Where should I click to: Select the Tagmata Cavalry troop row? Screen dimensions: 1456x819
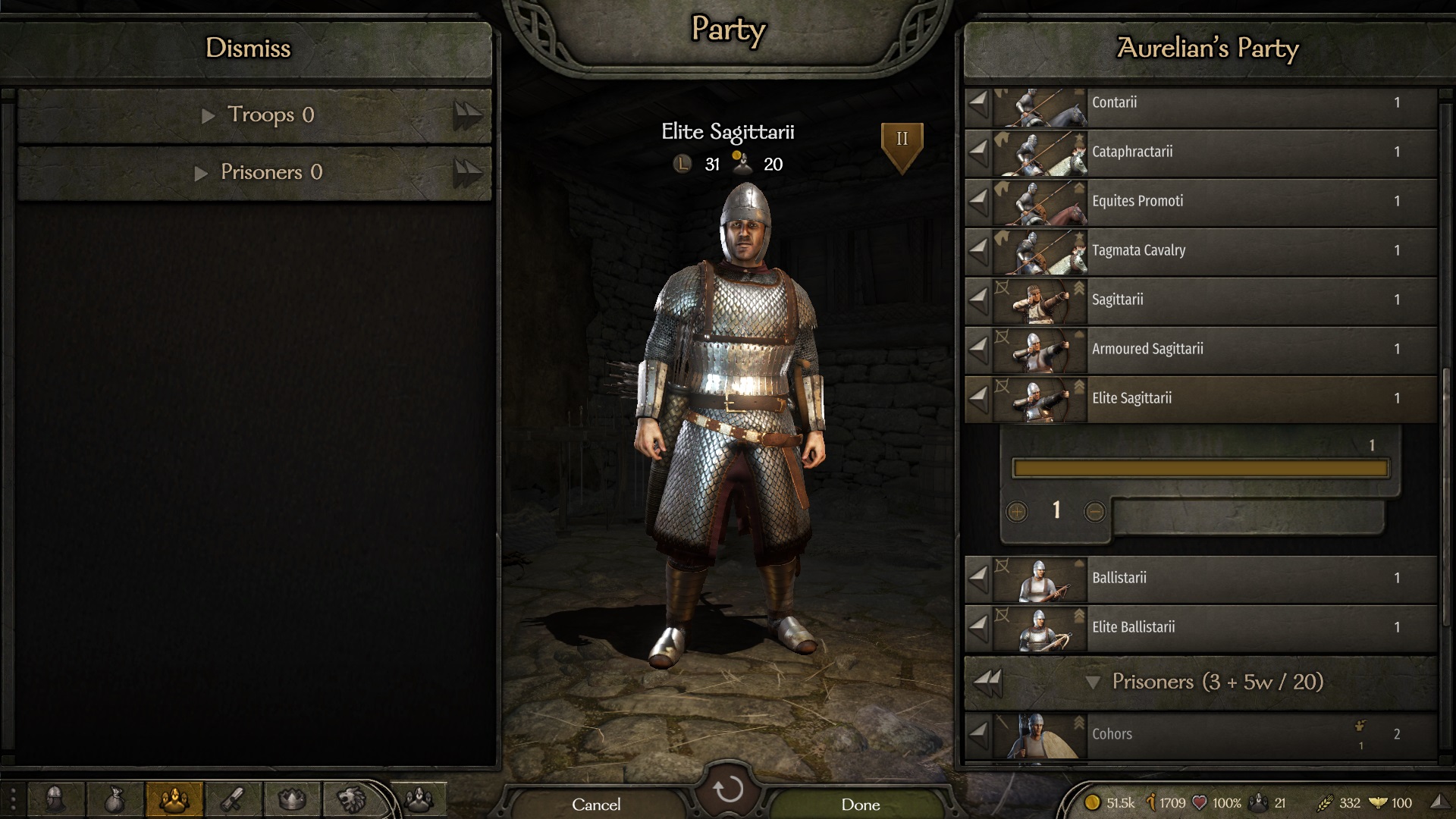tap(1244, 251)
